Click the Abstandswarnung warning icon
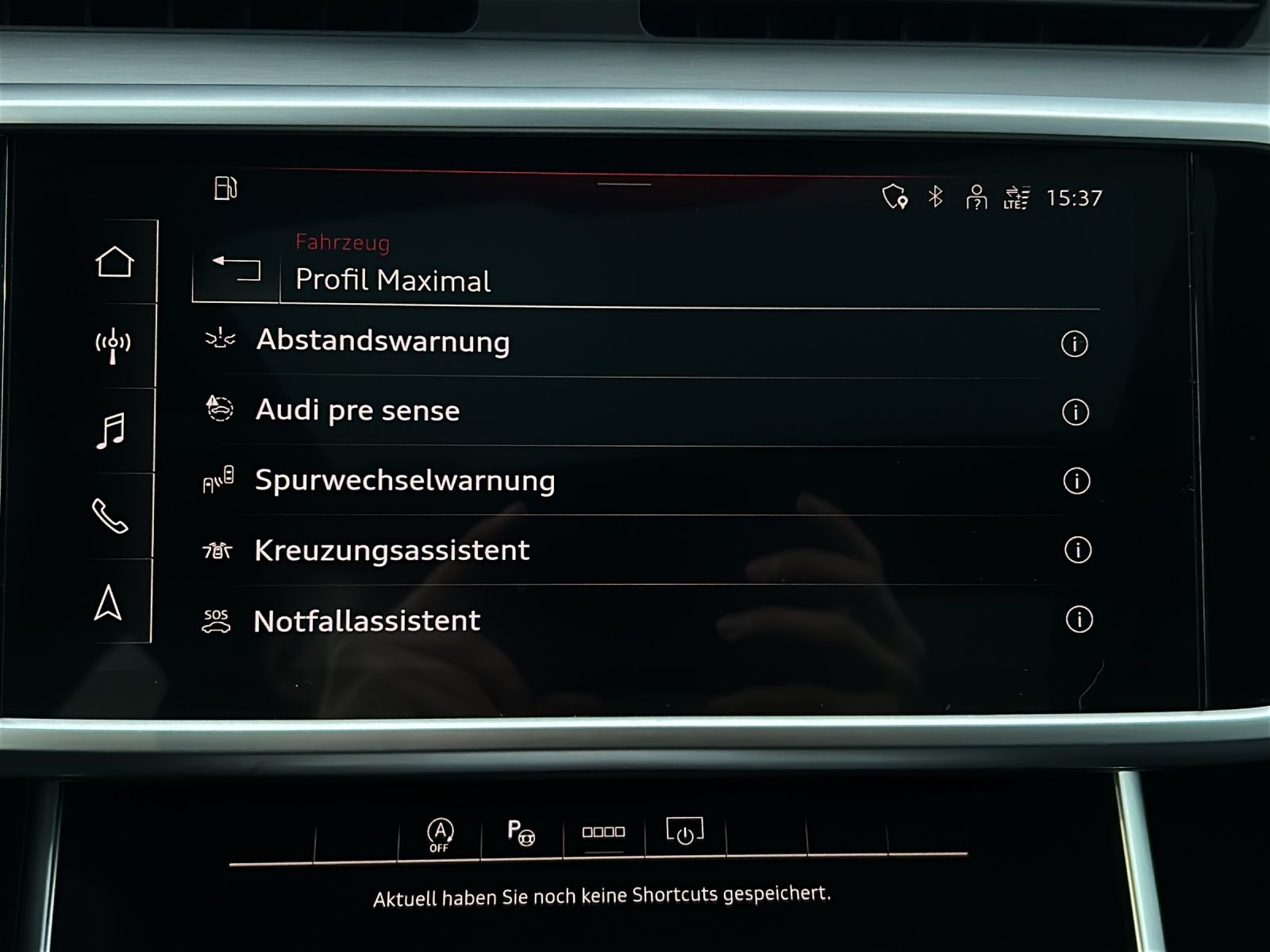Image resolution: width=1270 pixels, height=952 pixels. (x=220, y=340)
